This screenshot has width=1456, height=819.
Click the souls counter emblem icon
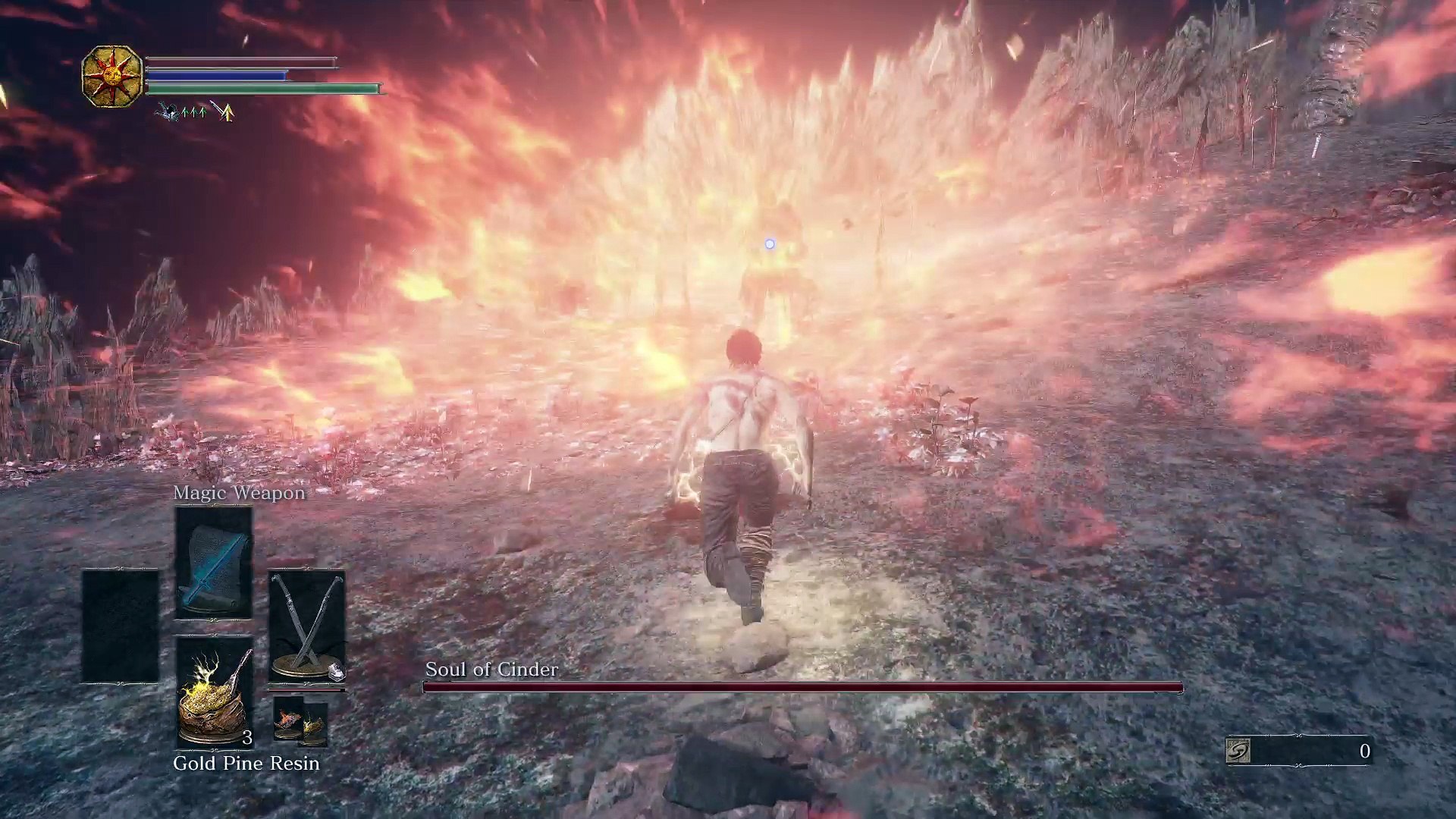tap(1238, 751)
